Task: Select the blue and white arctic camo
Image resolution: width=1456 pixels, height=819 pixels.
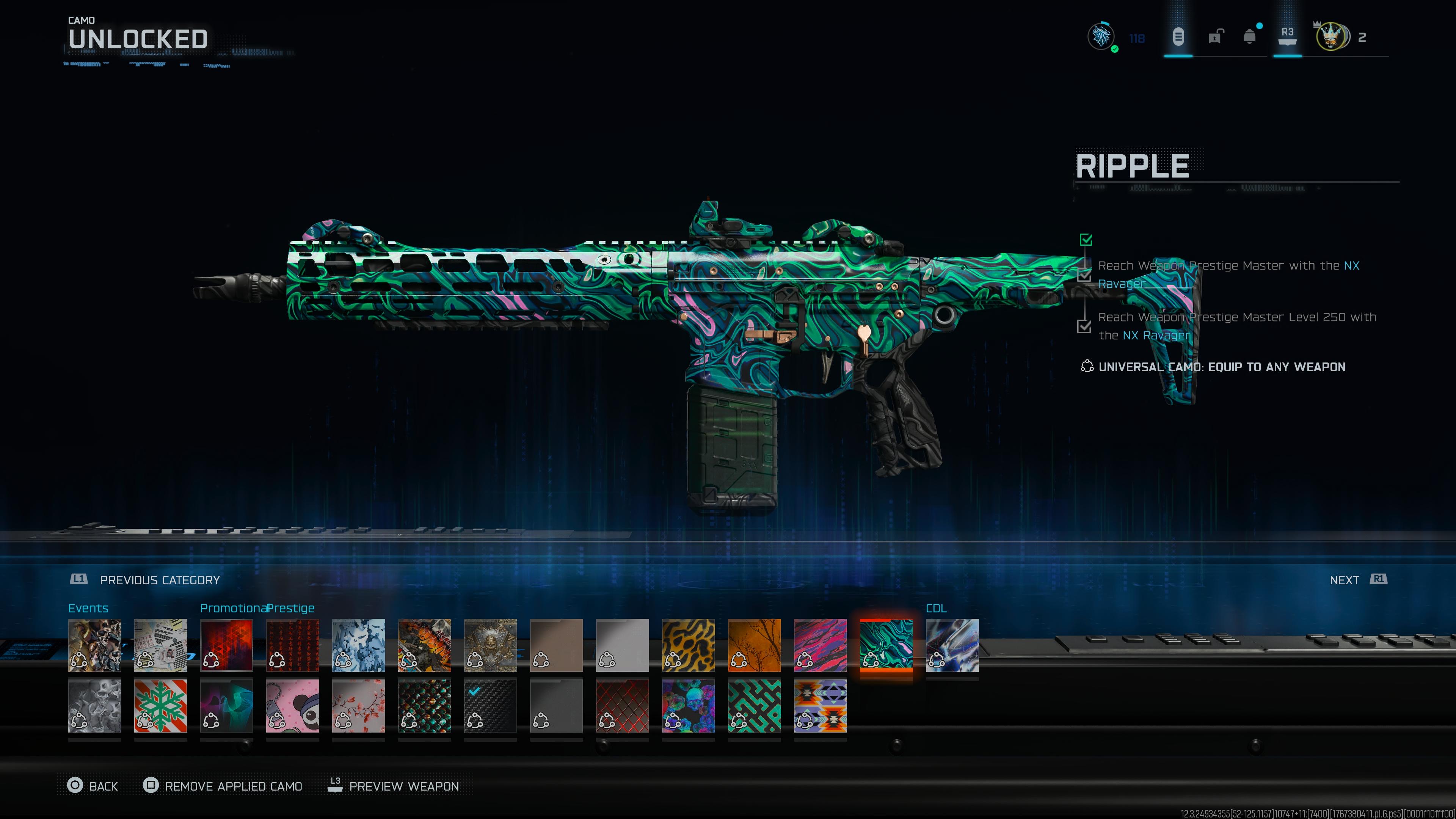Action: pyautogui.click(x=358, y=645)
